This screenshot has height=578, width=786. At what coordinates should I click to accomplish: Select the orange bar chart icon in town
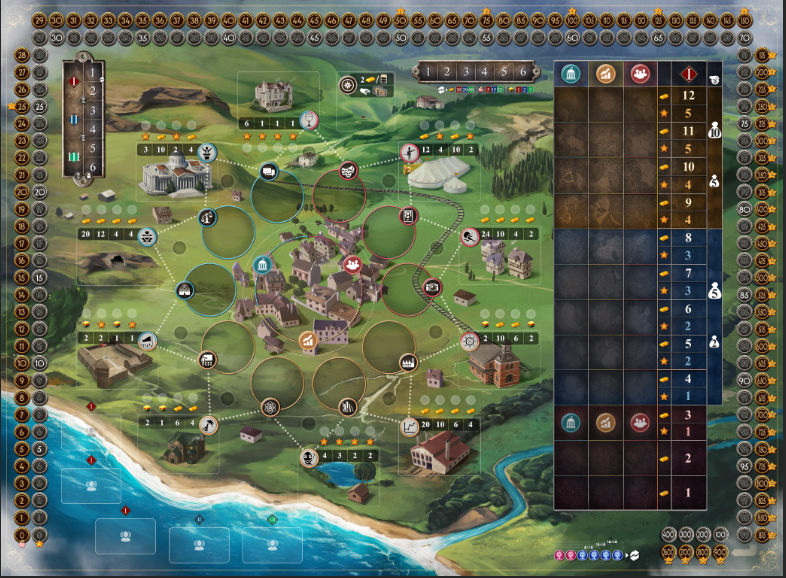(310, 342)
